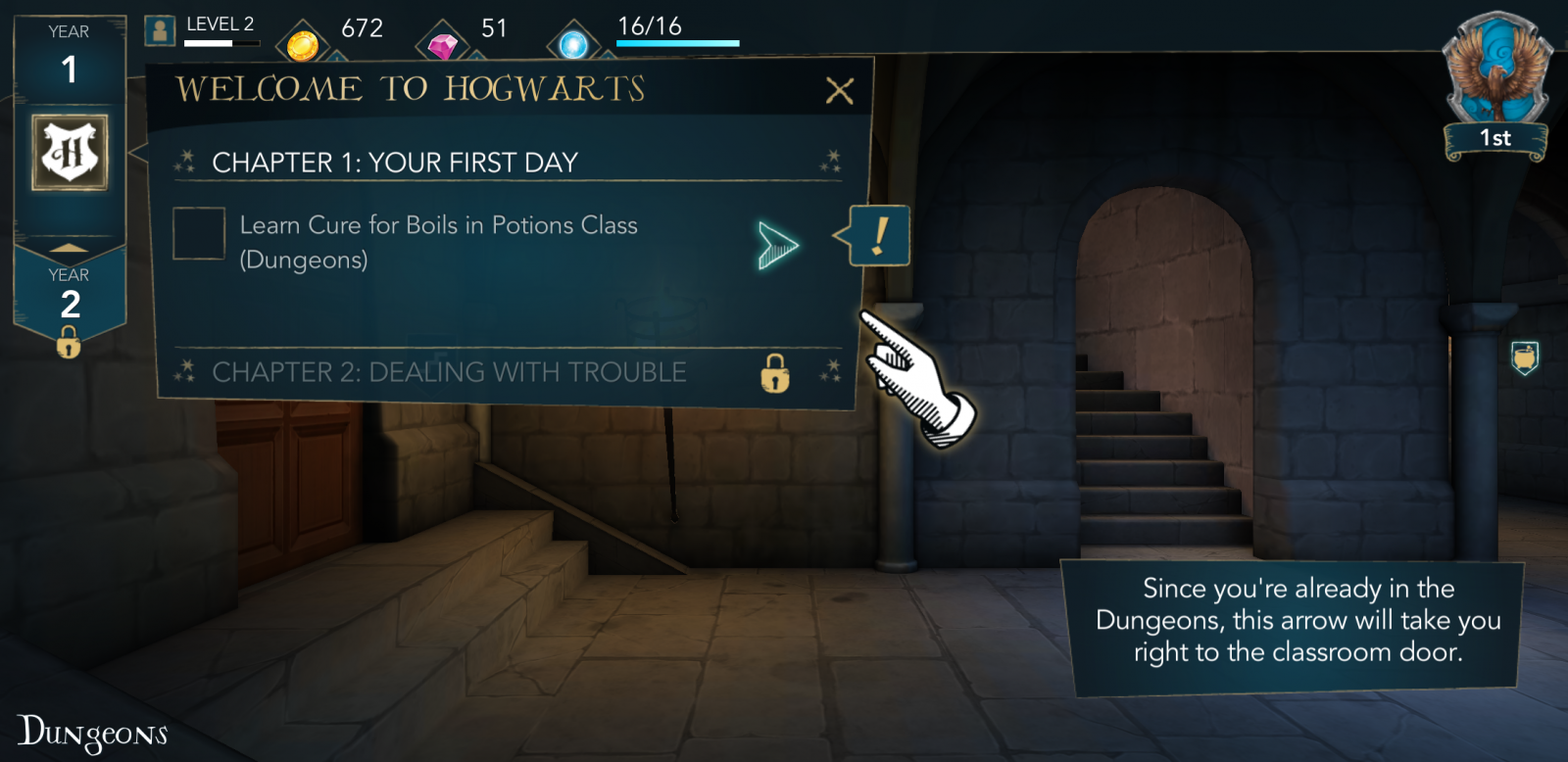Check the Learn Cure for Boils task checkbox

(x=199, y=235)
